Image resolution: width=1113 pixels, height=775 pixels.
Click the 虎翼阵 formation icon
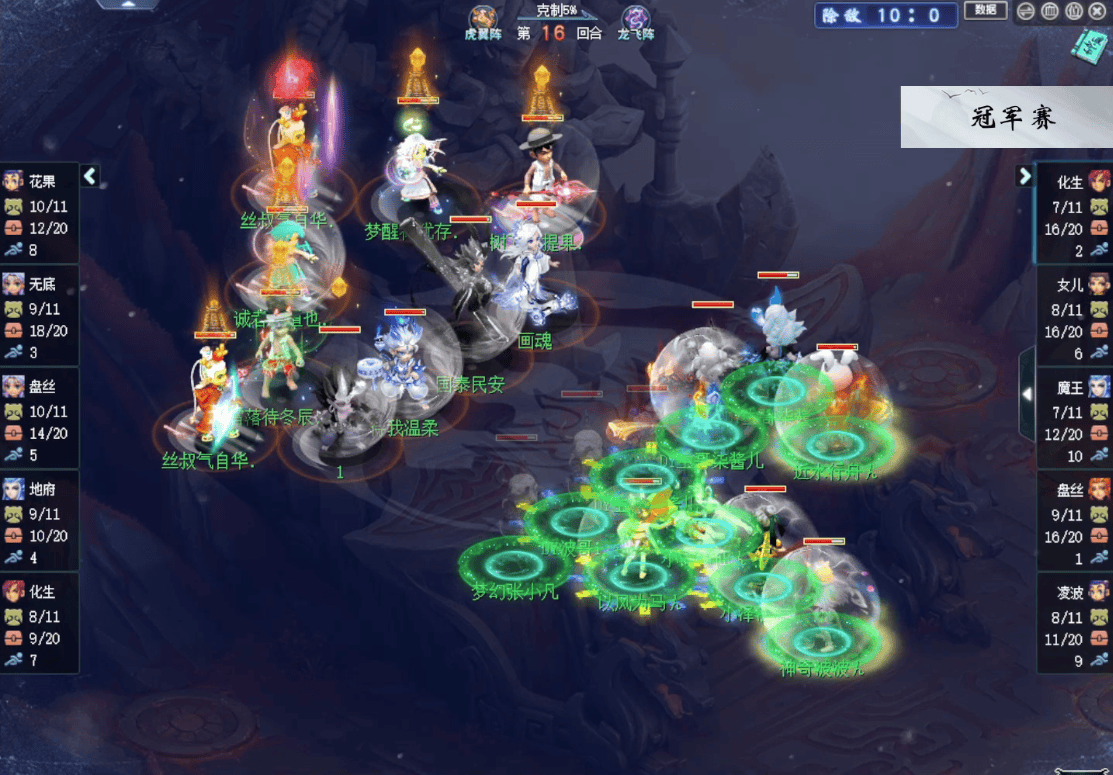[x=484, y=18]
